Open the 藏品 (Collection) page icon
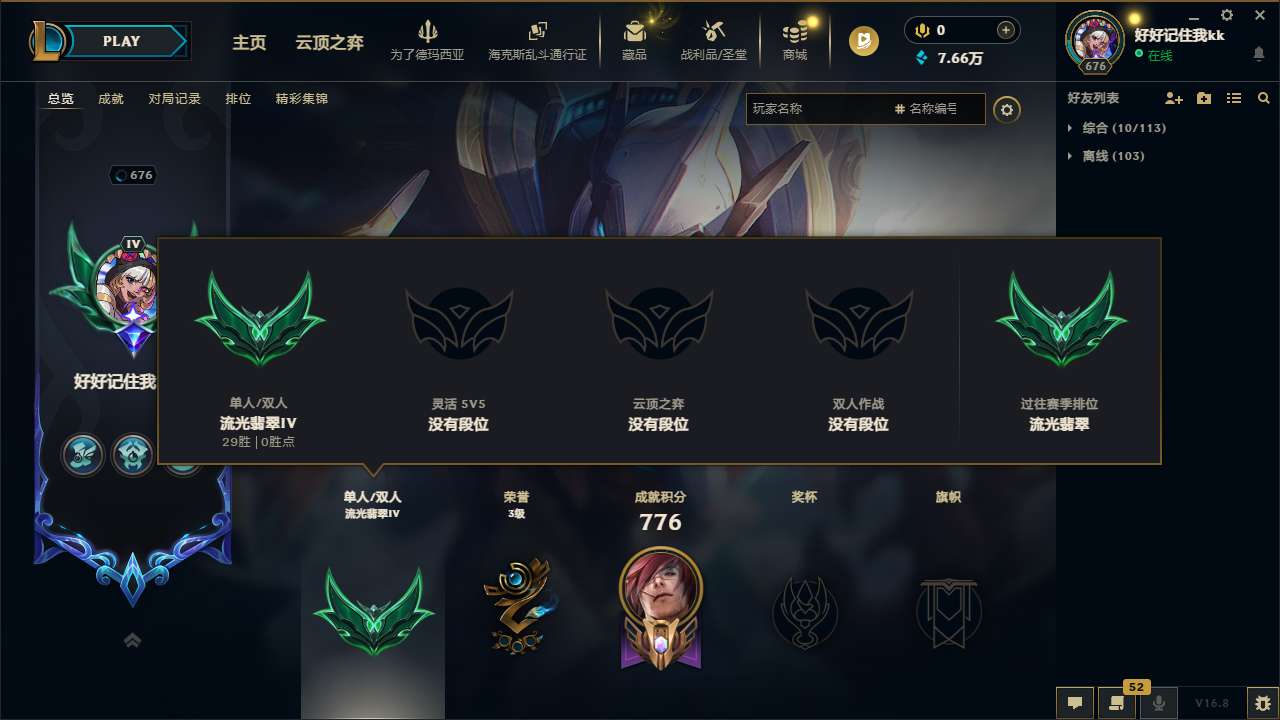This screenshot has height=720, width=1280. pos(635,31)
